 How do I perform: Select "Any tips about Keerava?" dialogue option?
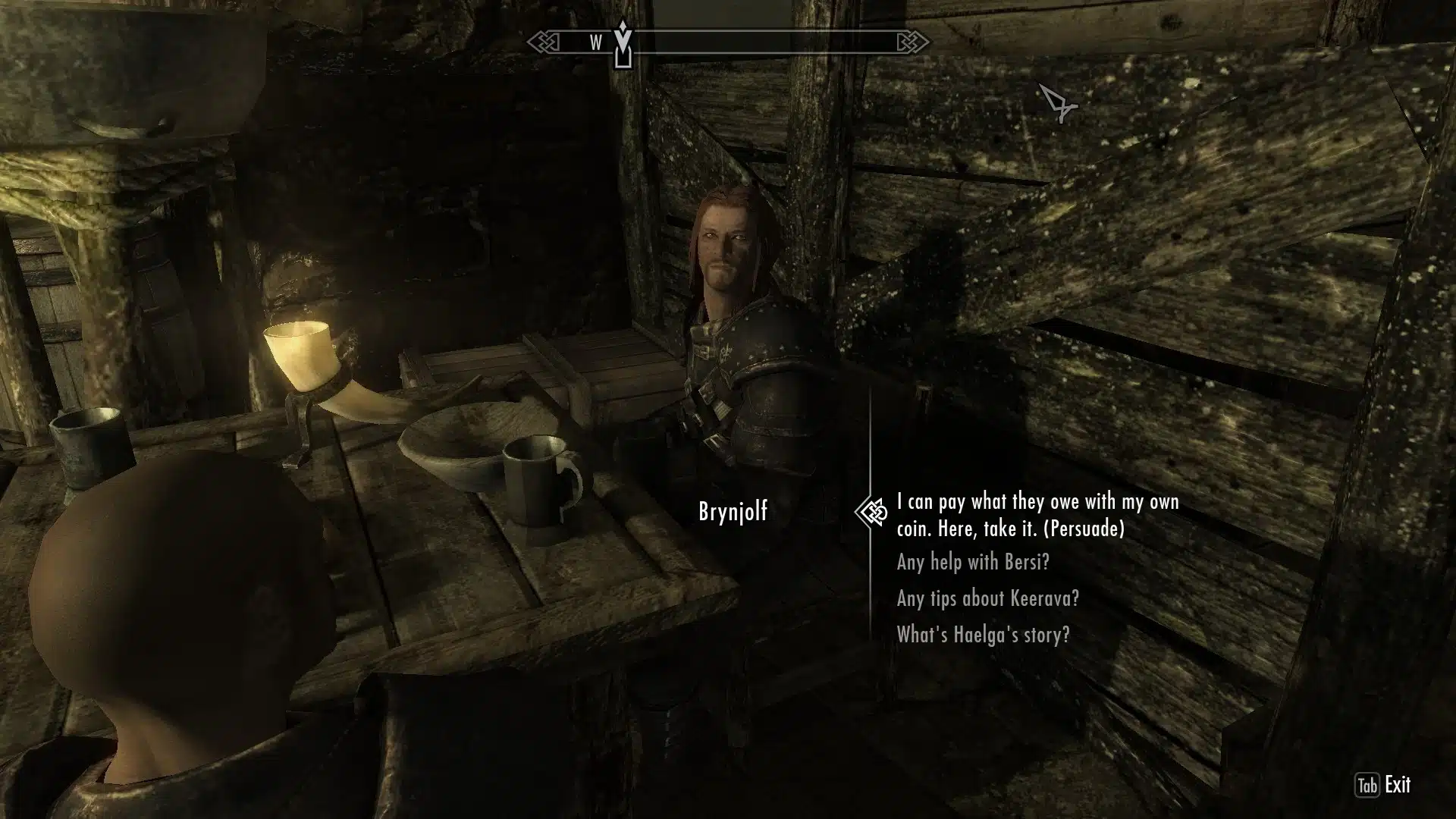coord(987,598)
